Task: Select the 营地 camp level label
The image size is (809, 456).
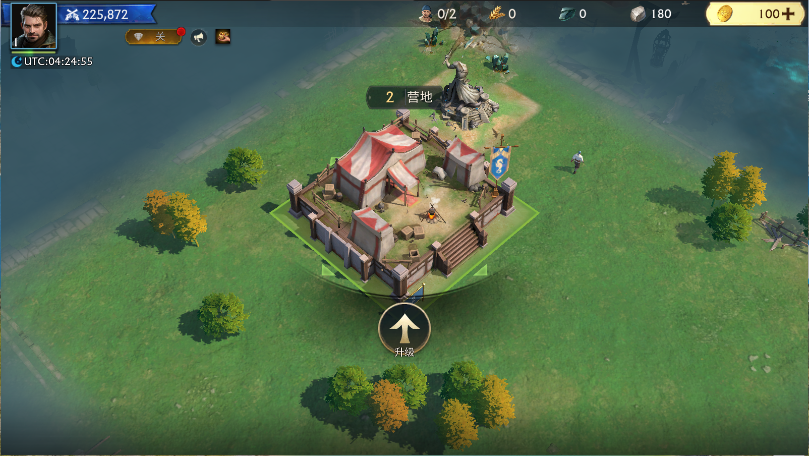Action: point(406,97)
